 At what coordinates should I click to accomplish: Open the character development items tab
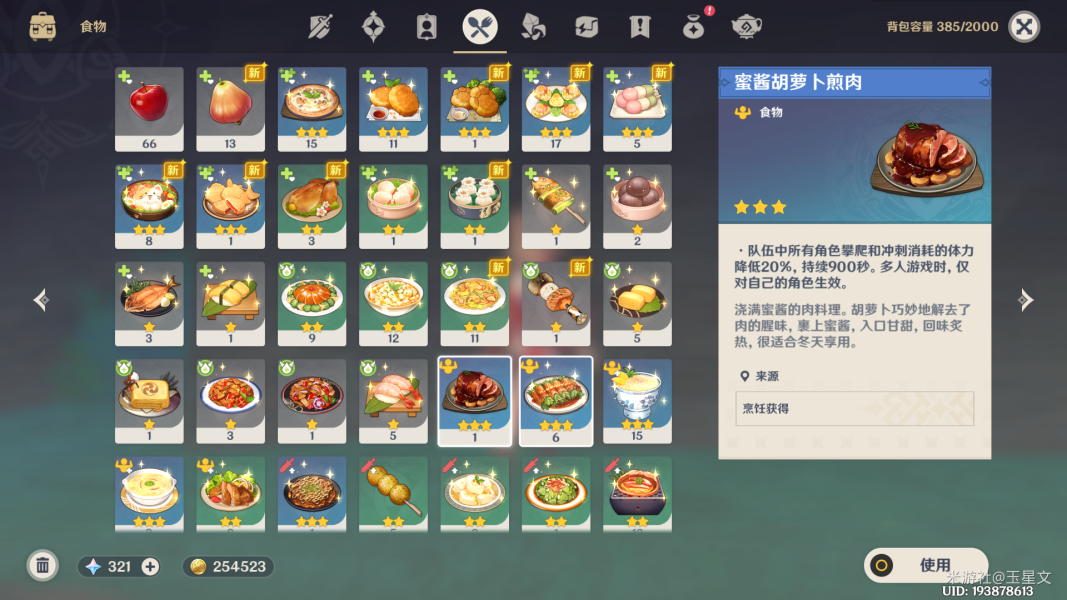[x=427, y=27]
